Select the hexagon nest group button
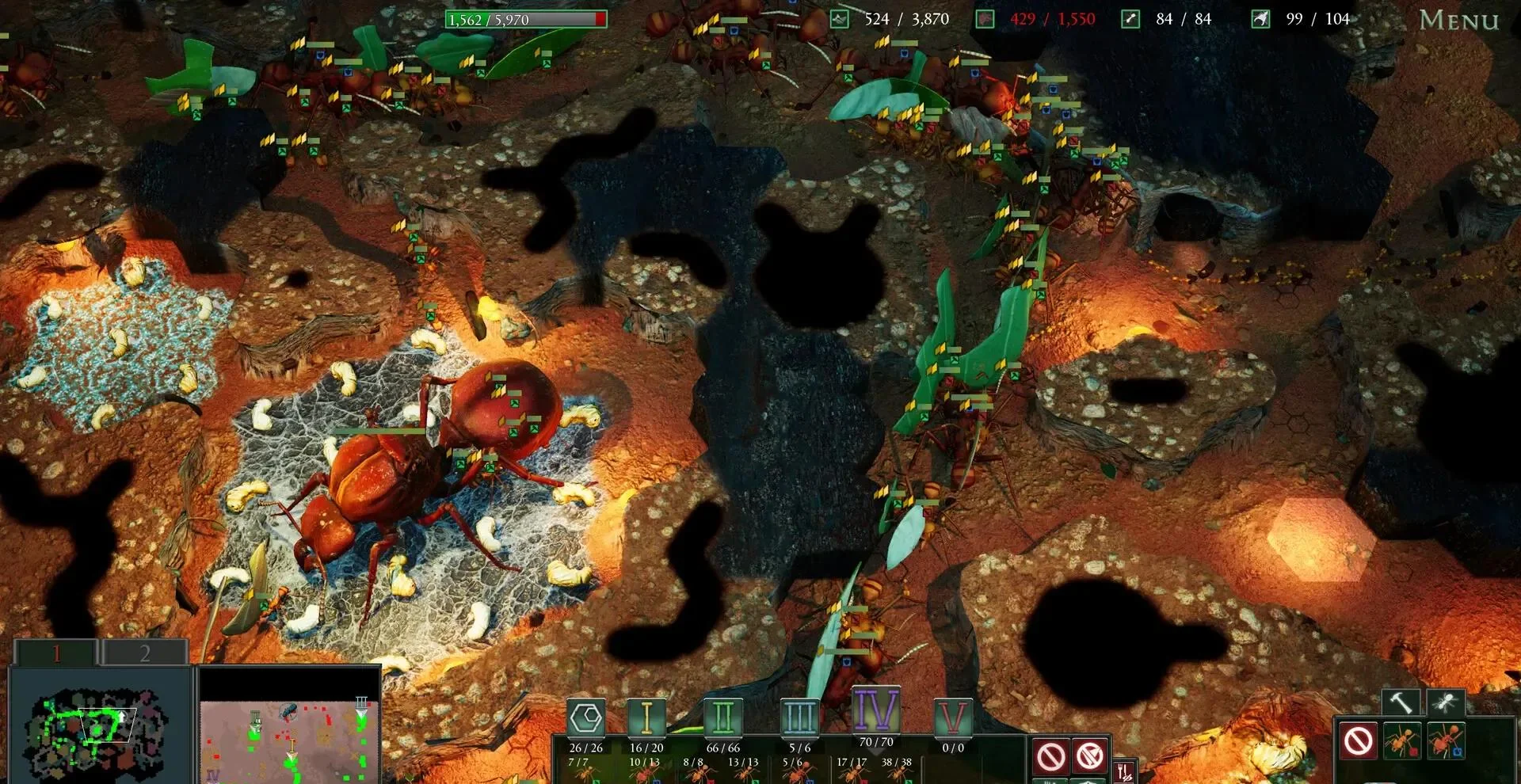Viewport: 1521px width, 784px height. [586, 719]
